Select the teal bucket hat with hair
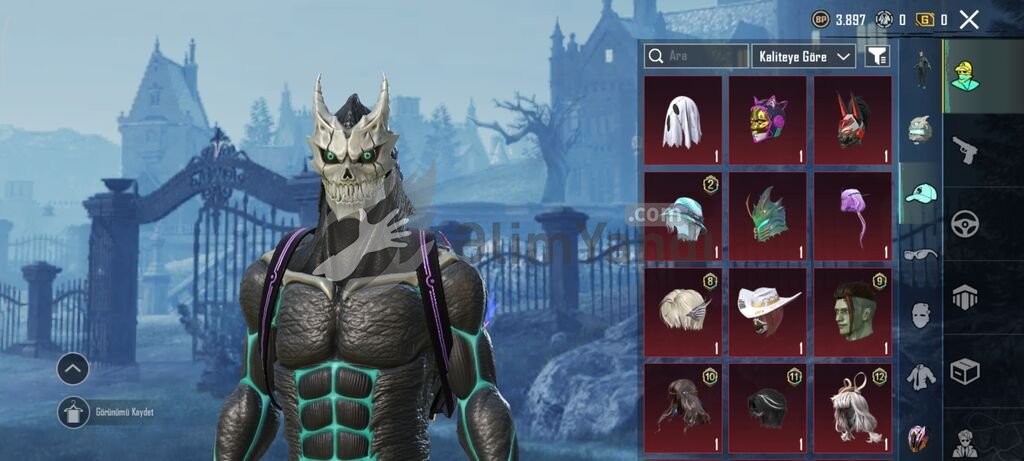The height and width of the screenshot is (461, 1024). 682,217
